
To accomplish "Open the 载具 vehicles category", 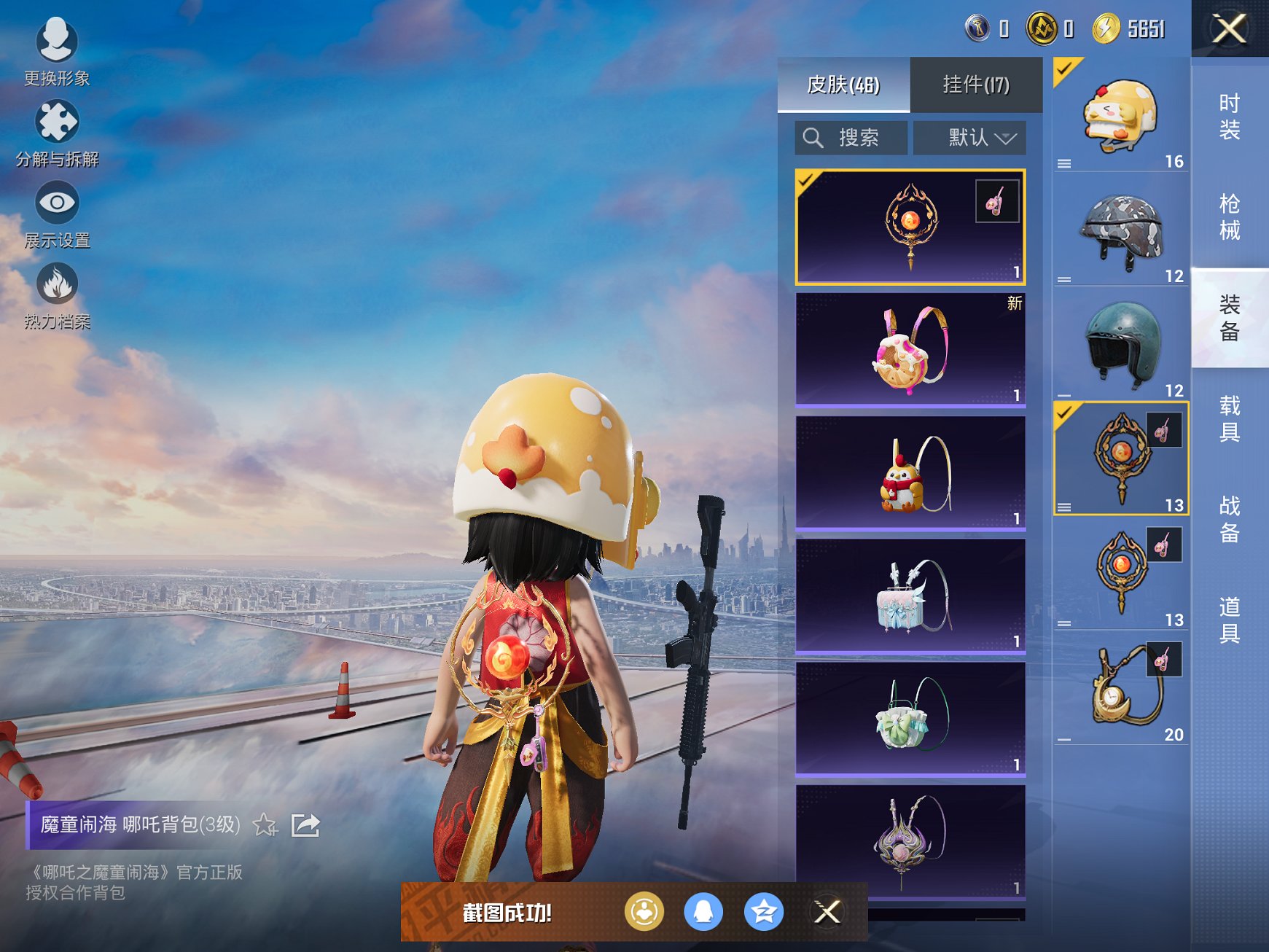I will pyautogui.click(x=1230, y=418).
